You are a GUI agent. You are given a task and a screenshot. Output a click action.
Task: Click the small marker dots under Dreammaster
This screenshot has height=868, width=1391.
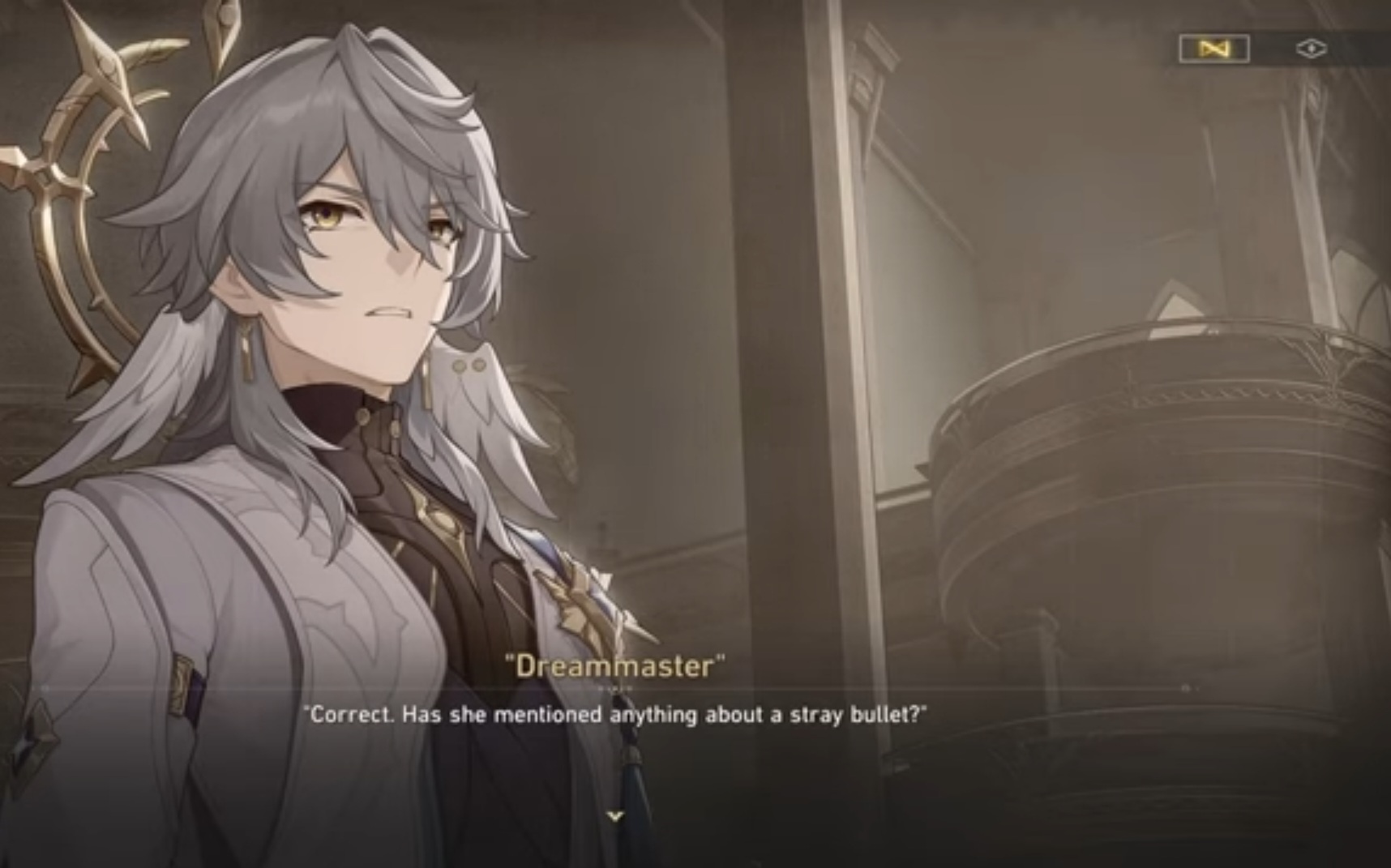tap(614, 688)
